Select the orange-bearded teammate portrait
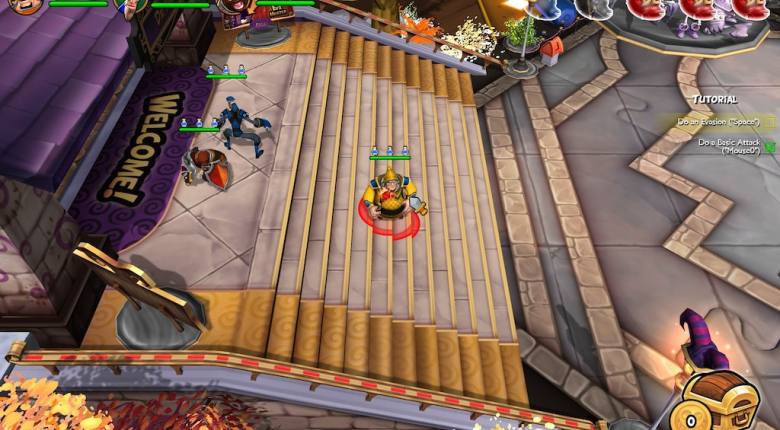The height and width of the screenshot is (430, 780). tap(26, 6)
